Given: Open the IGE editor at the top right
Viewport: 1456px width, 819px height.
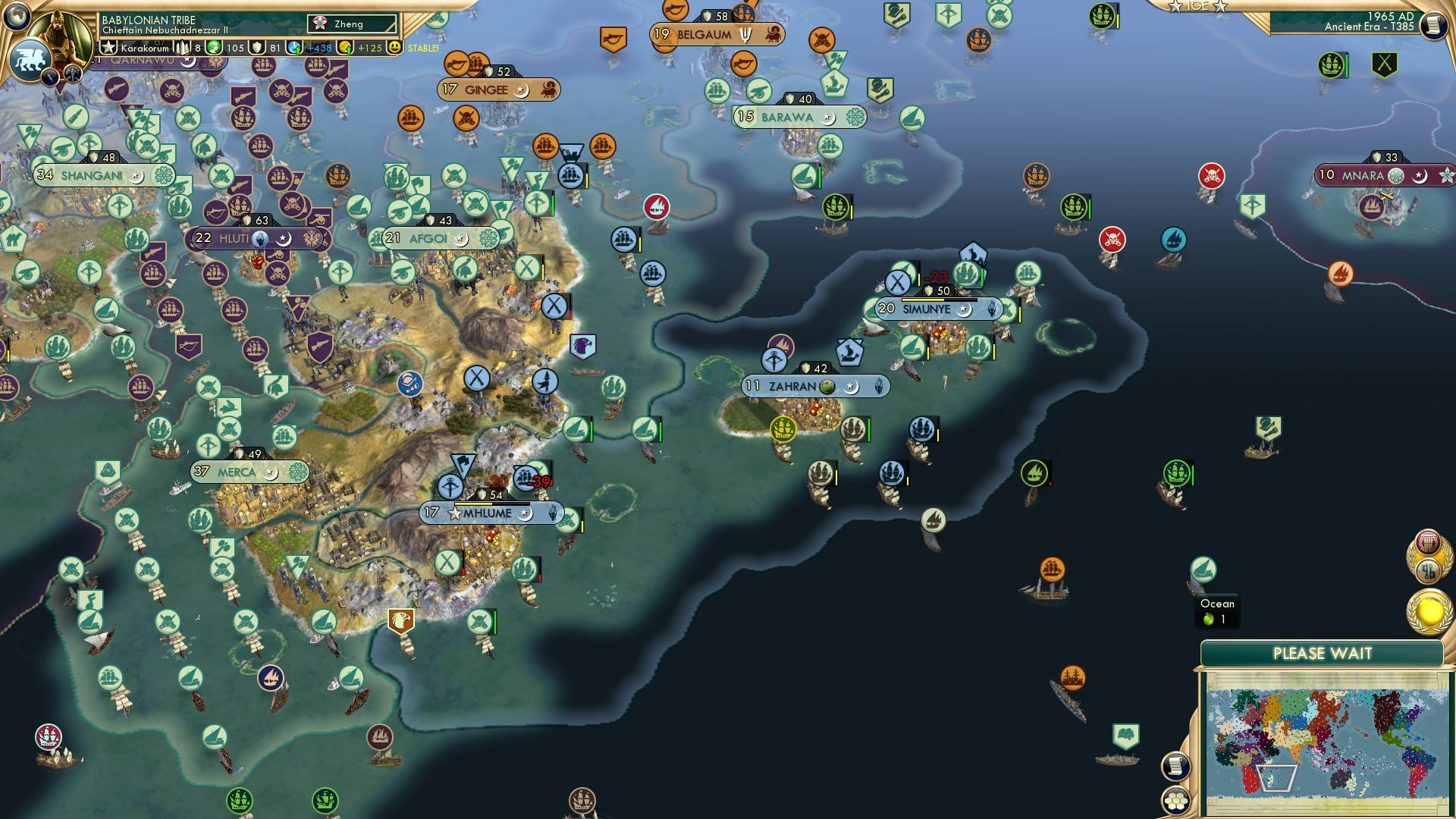Looking at the screenshot, I should point(1197,8).
